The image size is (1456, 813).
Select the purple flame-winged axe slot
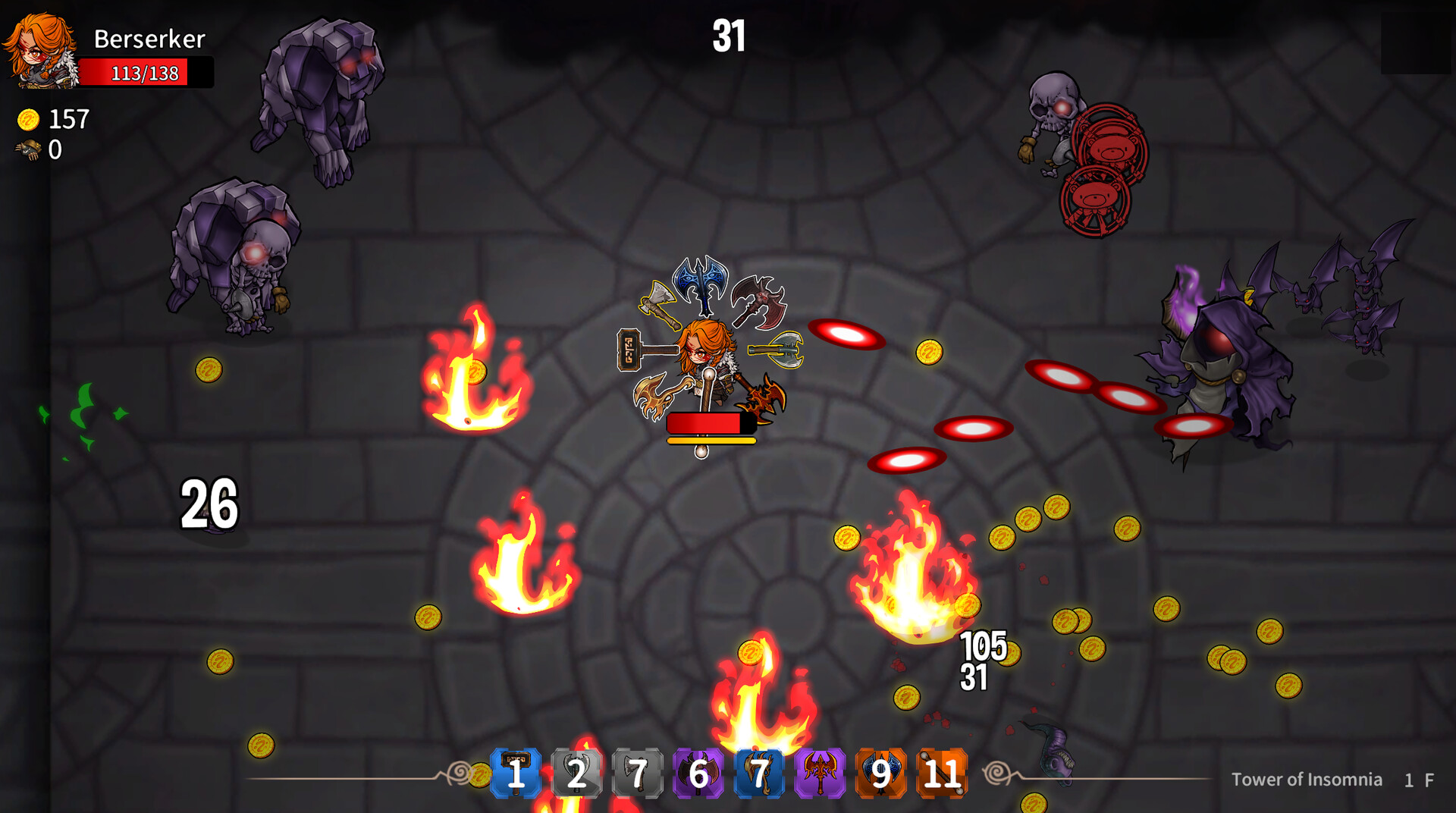(820, 773)
